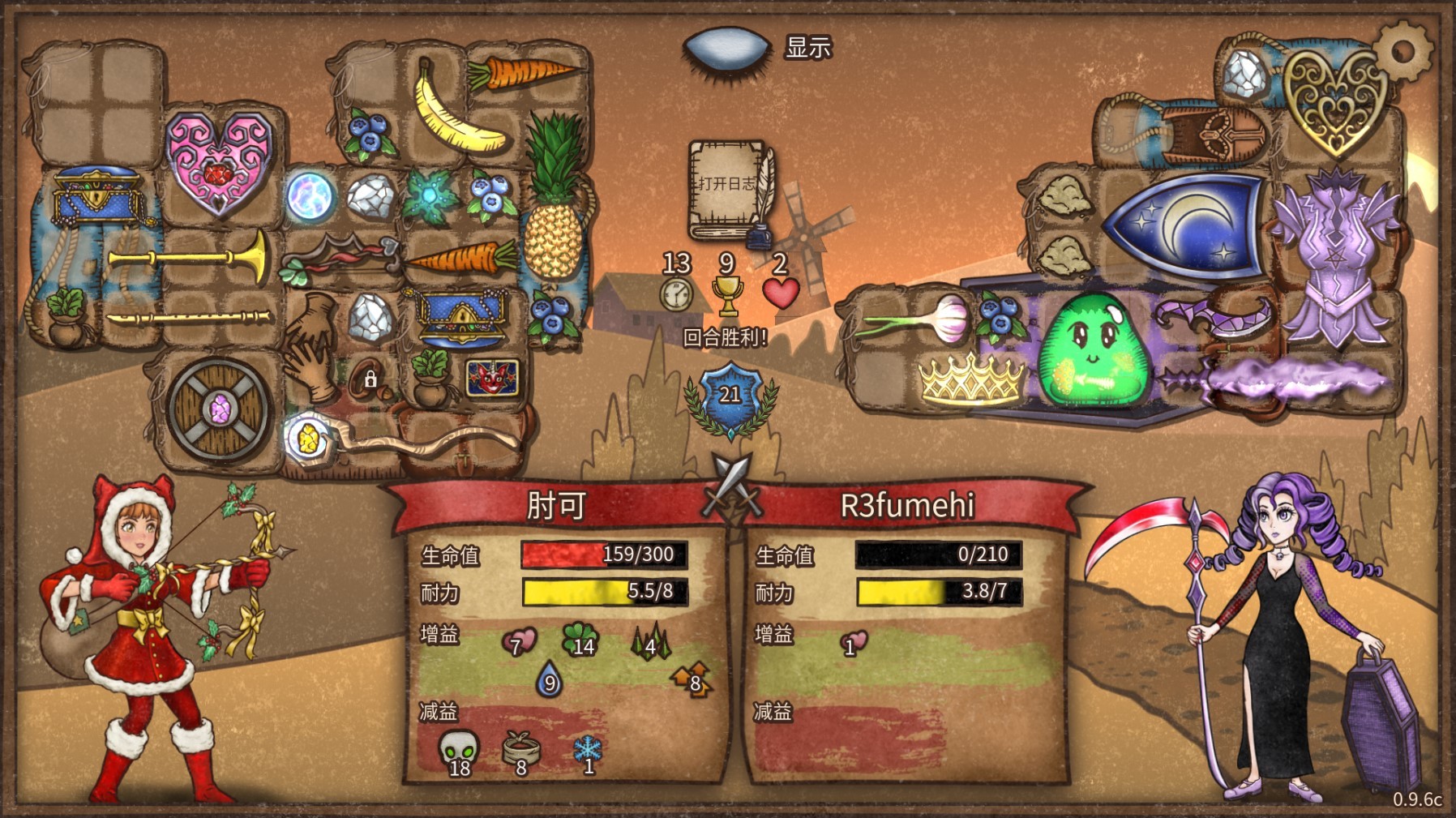This screenshot has width=1456, height=818.
Task: Select the golden flute item
Action: (188, 318)
